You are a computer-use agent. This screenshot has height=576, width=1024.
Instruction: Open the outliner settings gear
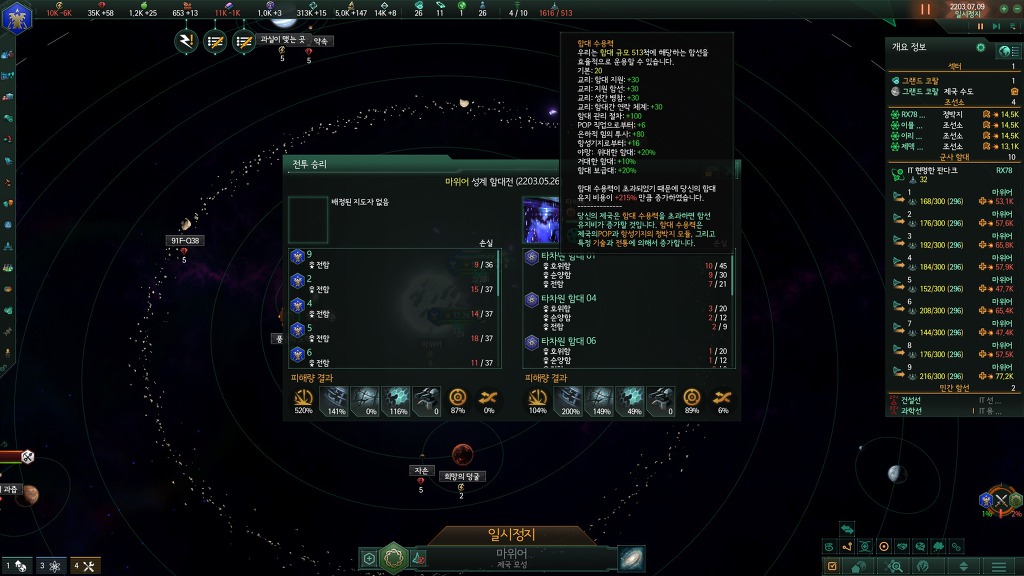(980, 47)
